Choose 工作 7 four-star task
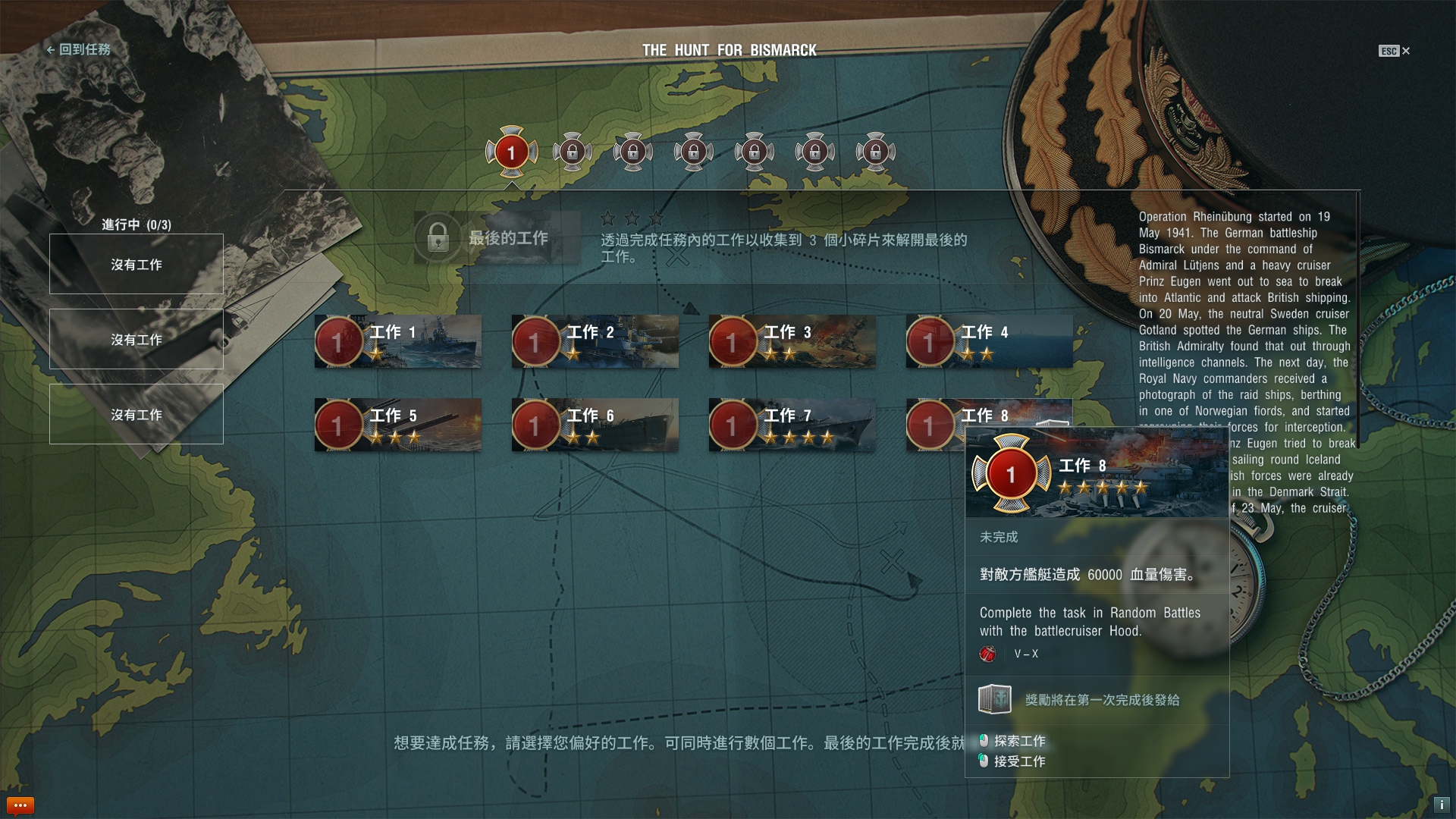Viewport: 1456px width, 819px height. (792, 425)
